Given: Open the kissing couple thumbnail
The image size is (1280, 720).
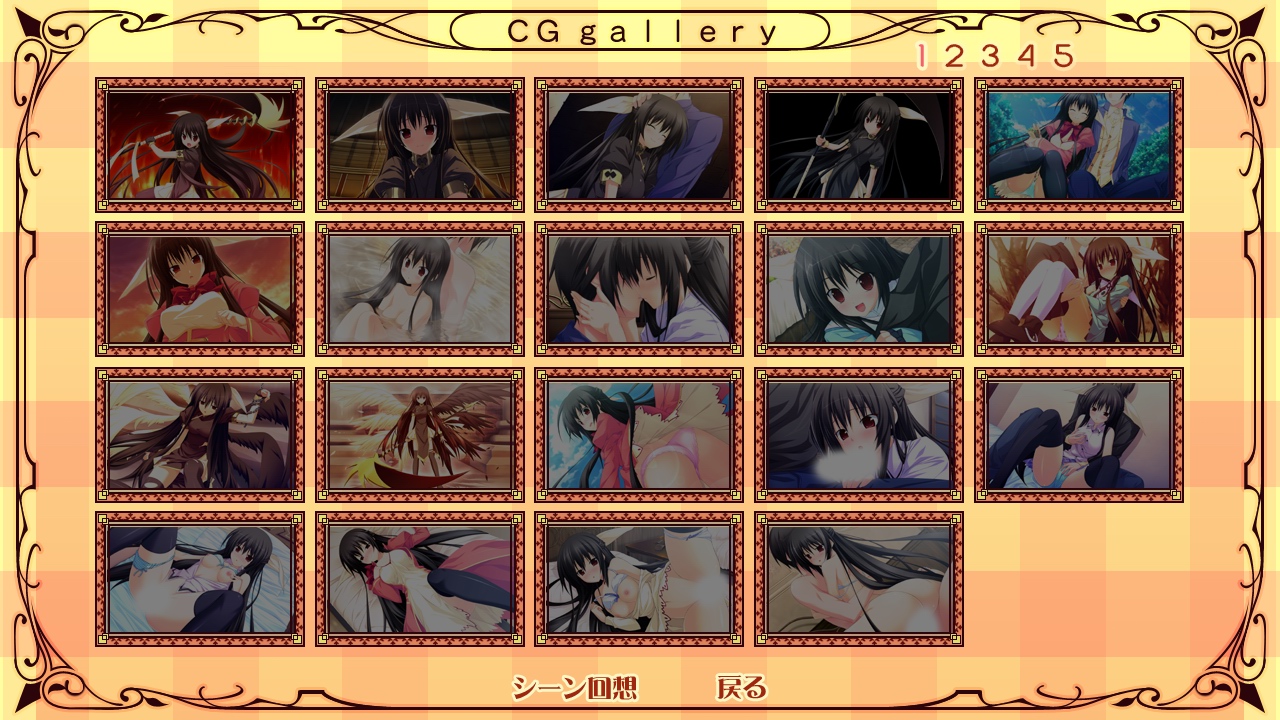Looking at the screenshot, I should (x=639, y=289).
